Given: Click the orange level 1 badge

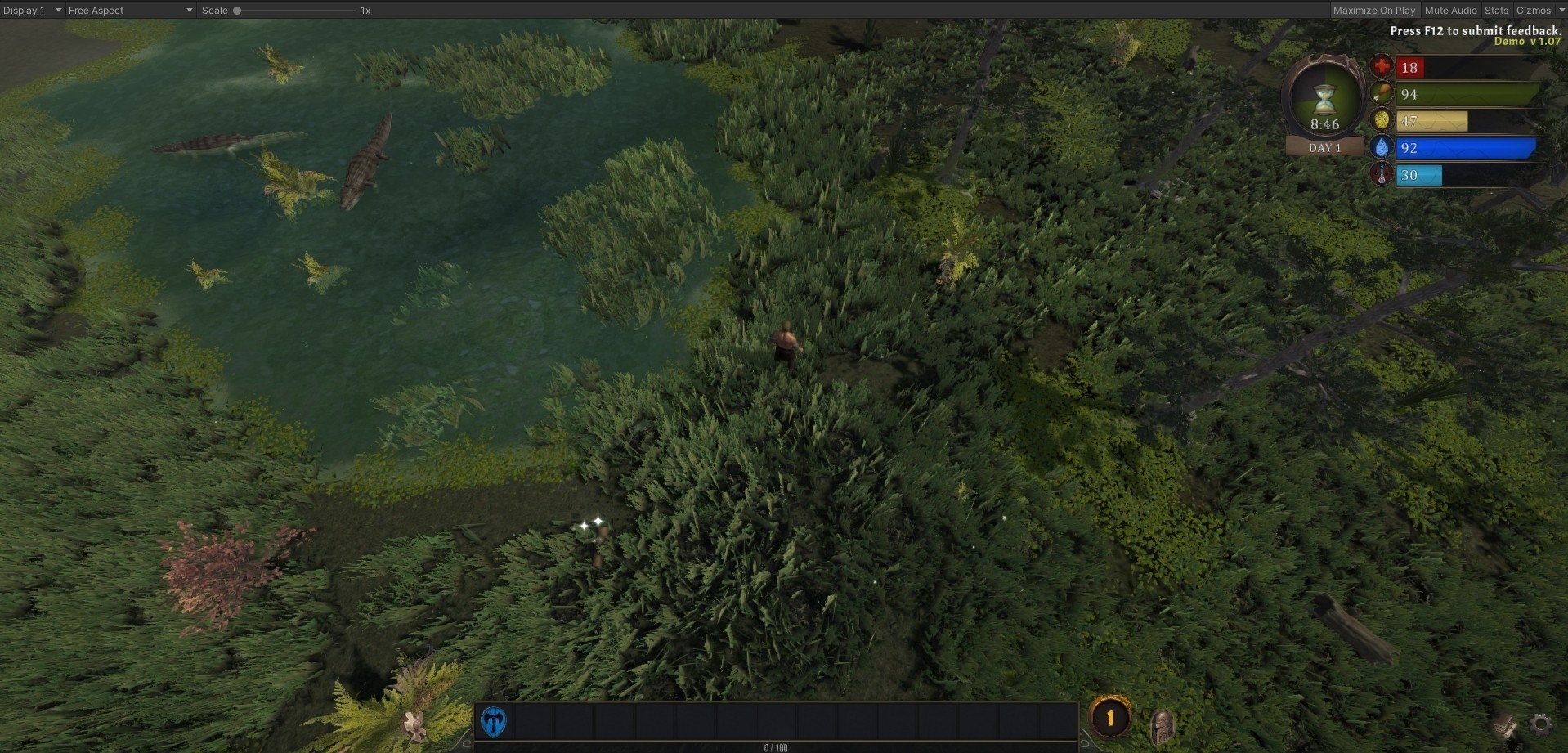Looking at the screenshot, I should [1109, 719].
